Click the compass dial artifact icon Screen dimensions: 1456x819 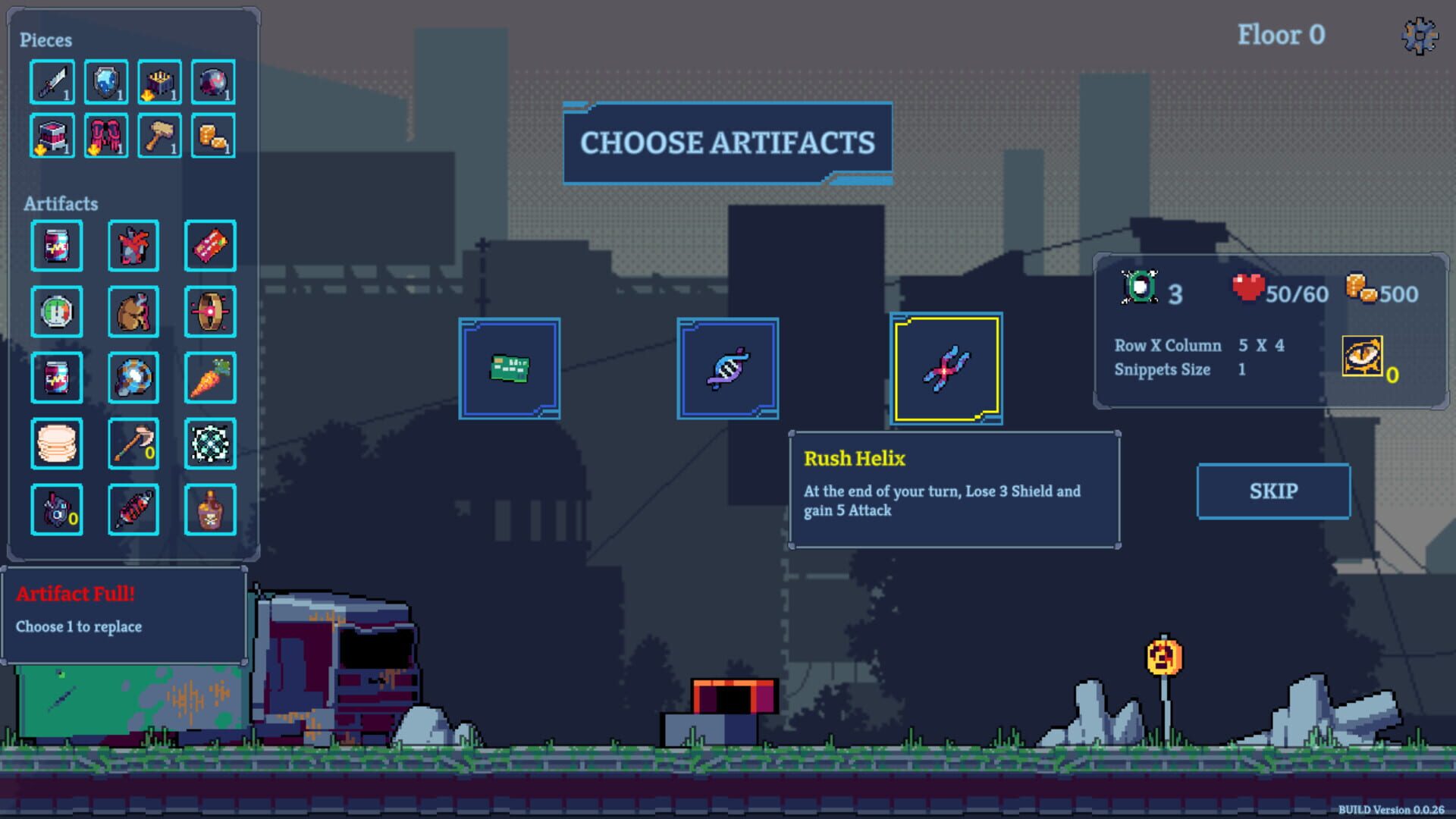[x=57, y=312]
